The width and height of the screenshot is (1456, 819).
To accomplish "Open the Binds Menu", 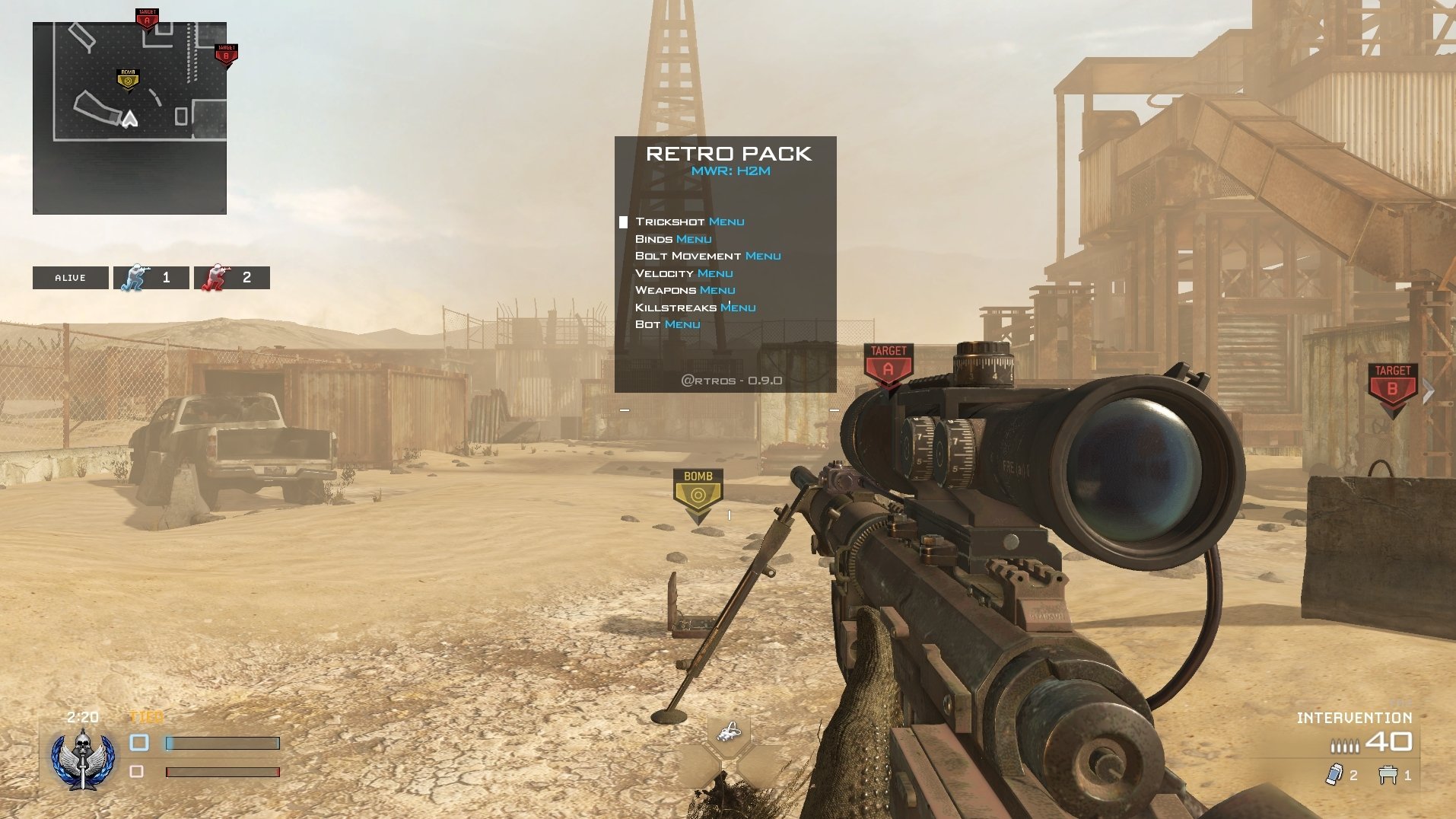I will [x=673, y=238].
